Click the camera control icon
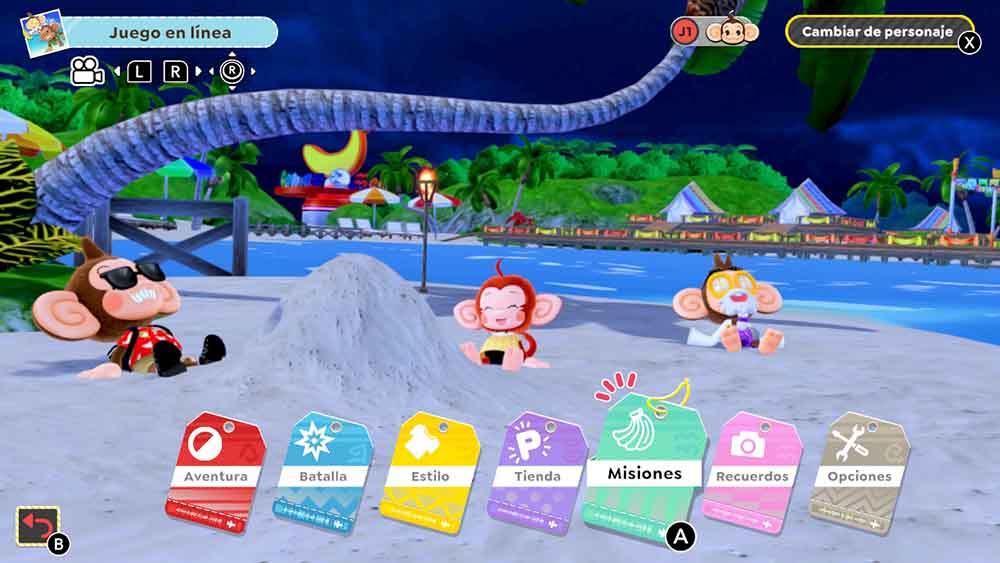This screenshot has height=563, width=1000. (87, 71)
